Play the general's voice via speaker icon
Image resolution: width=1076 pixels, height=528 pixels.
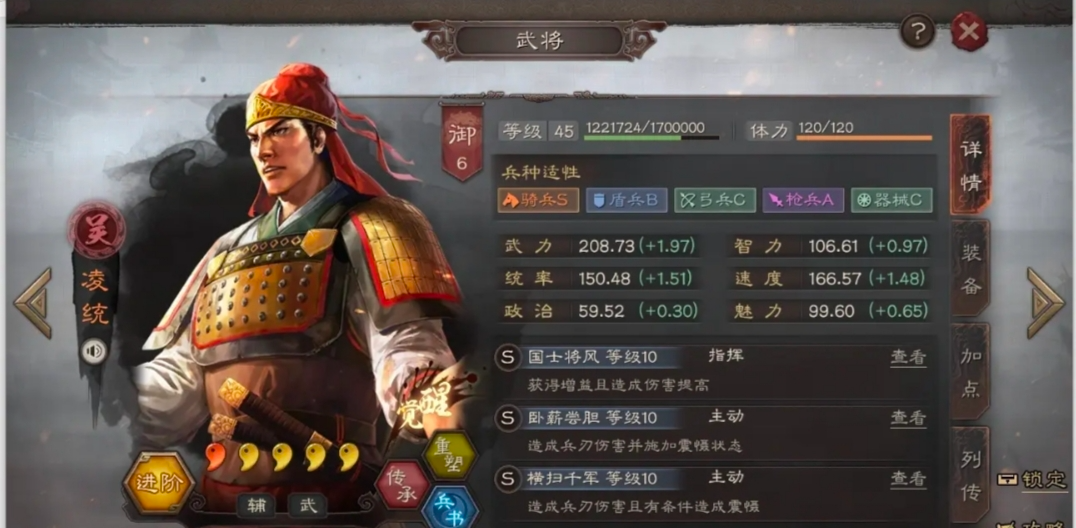click(94, 351)
